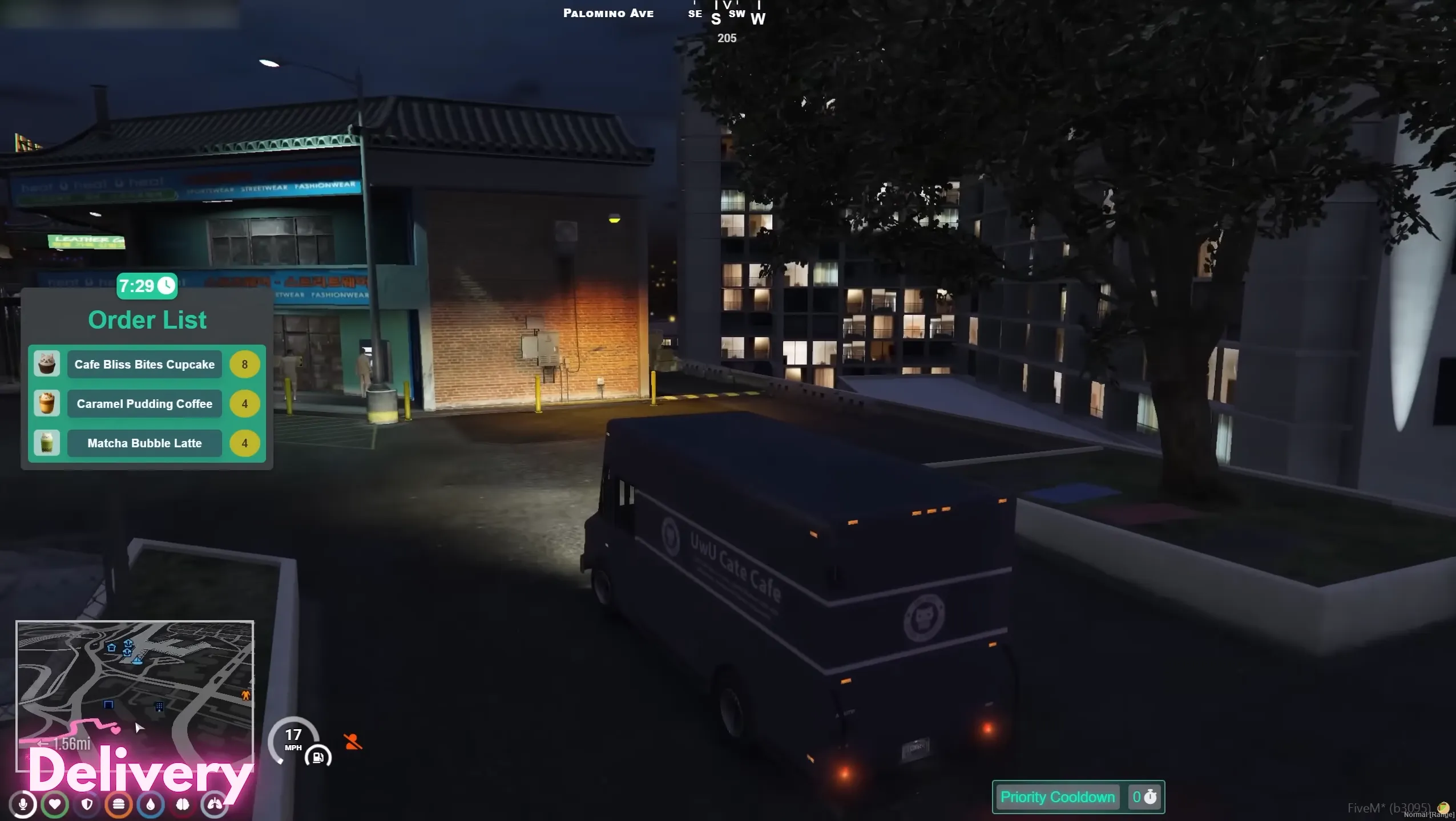1456x821 pixels.
Task: Expand the Matcha Bubble Latte order entry
Action: pyautogui.click(x=144, y=443)
